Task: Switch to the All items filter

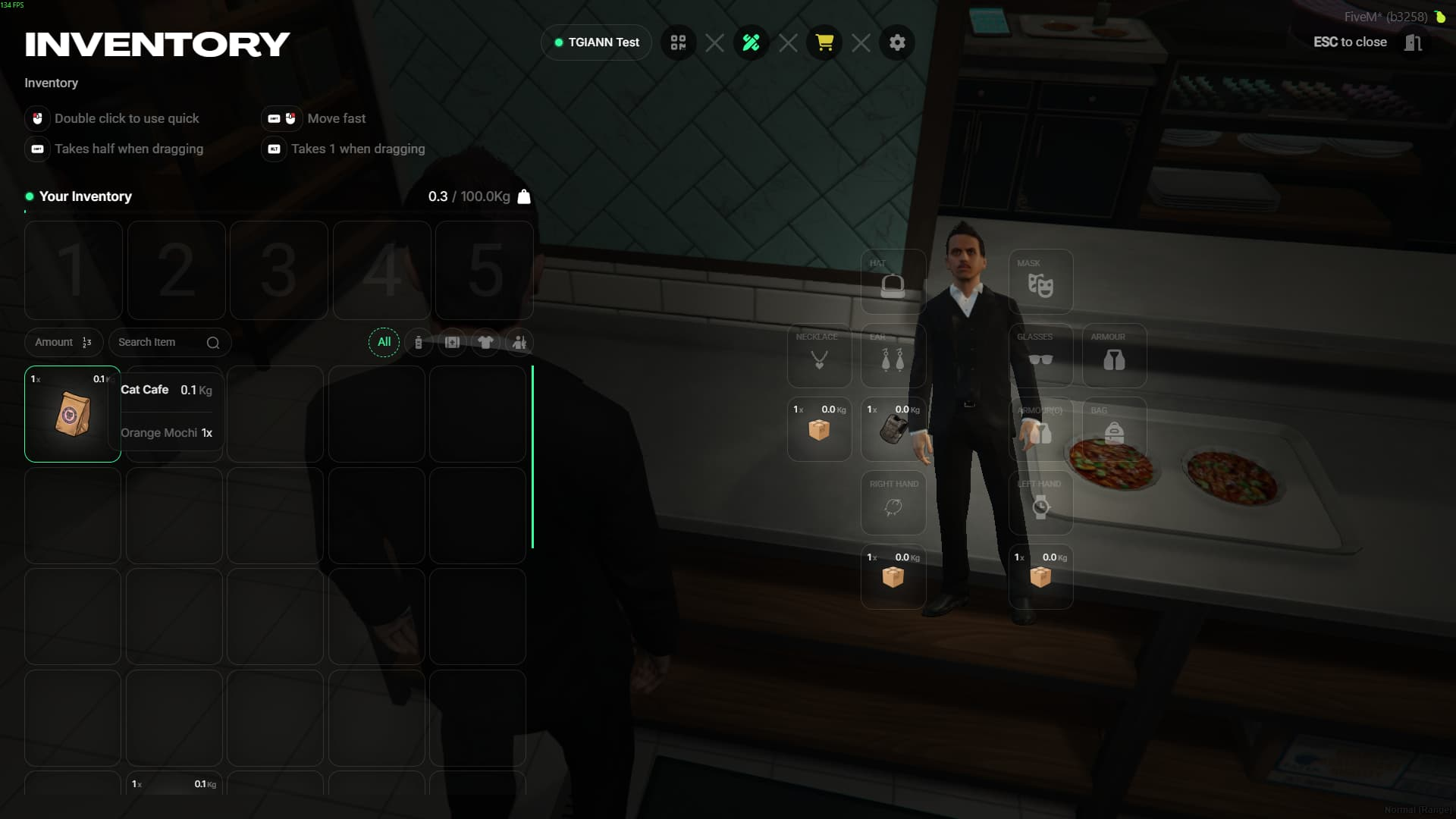Action: [x=384, y=342]
